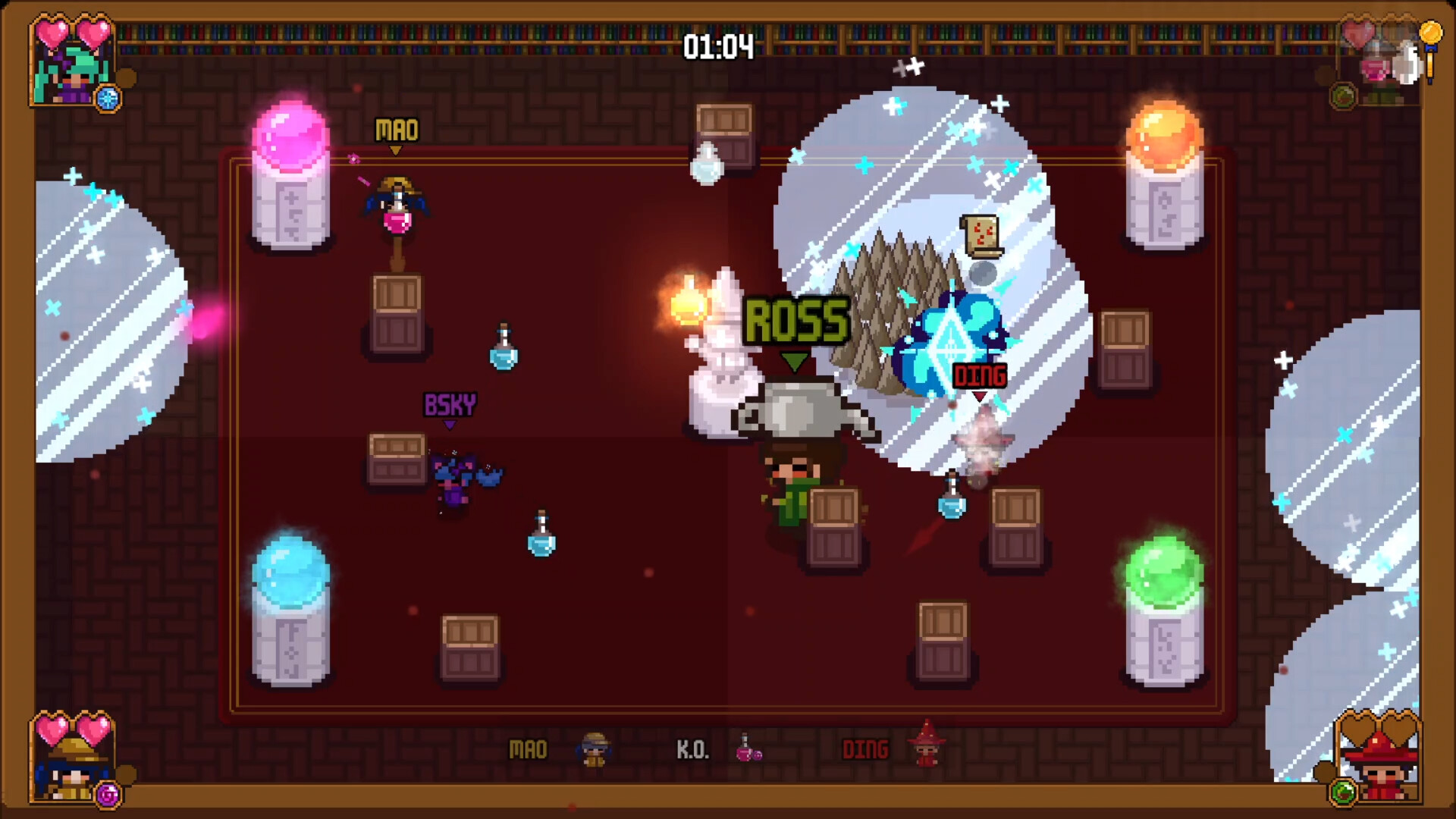Select the gold coin icon top right
The height and width of the screenshot is (819, 1456).
(1431, 33)
